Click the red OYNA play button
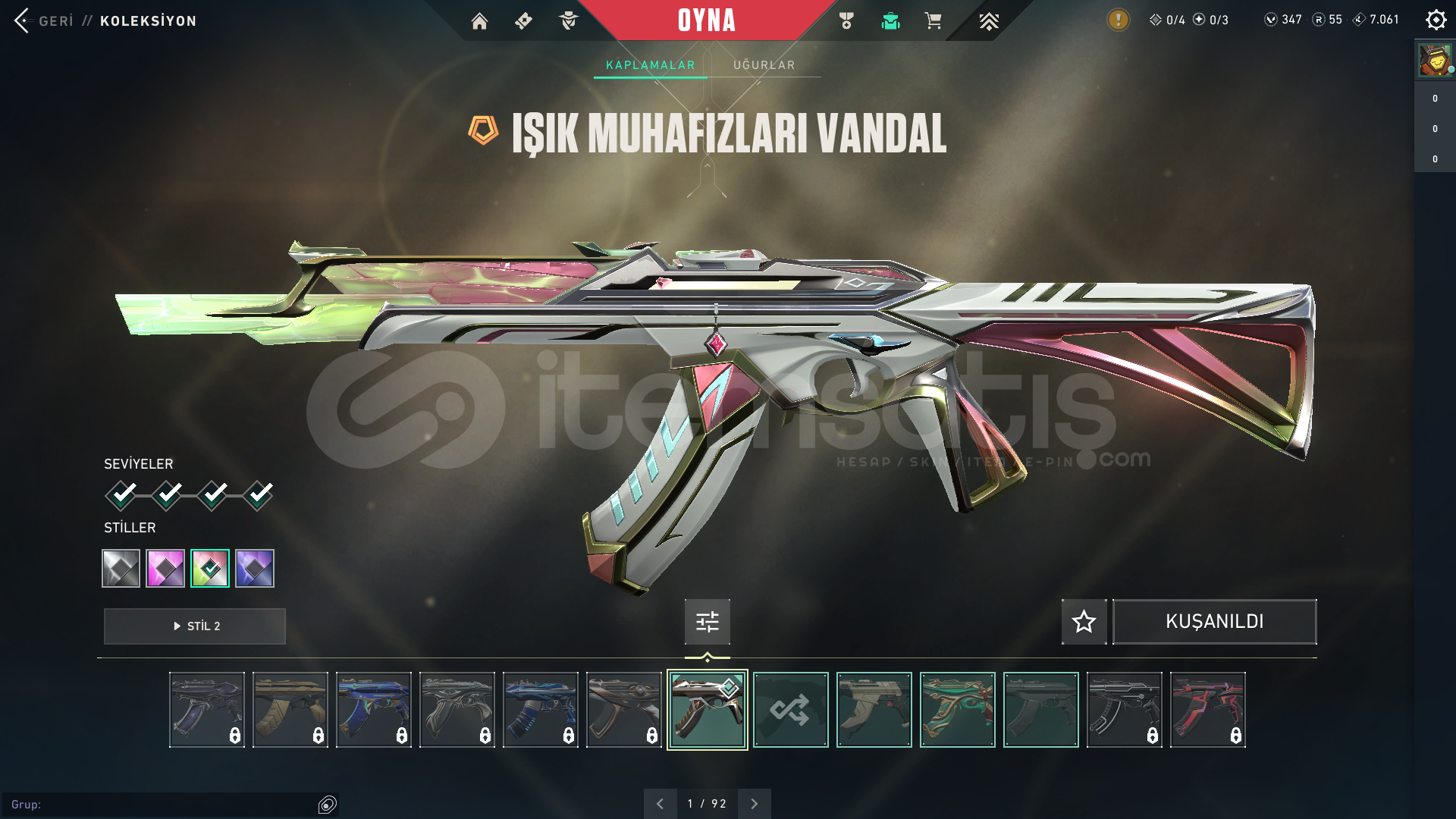The width and height of the screenshot is (1456, 819). 706,20
